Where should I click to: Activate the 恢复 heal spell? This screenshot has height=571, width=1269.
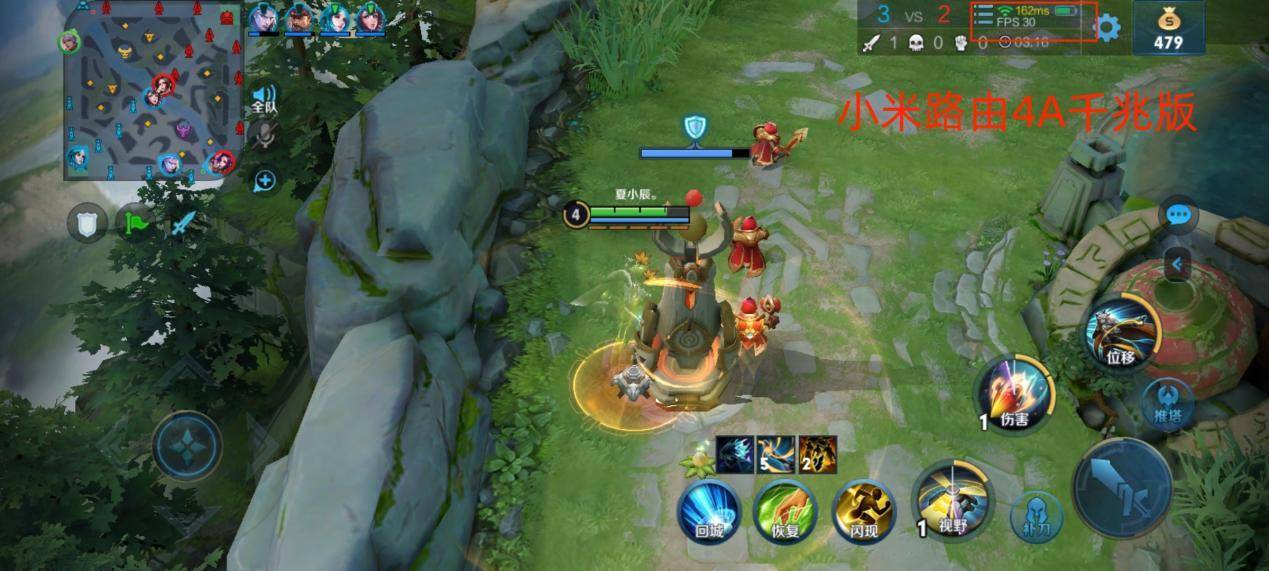[785, 510]
